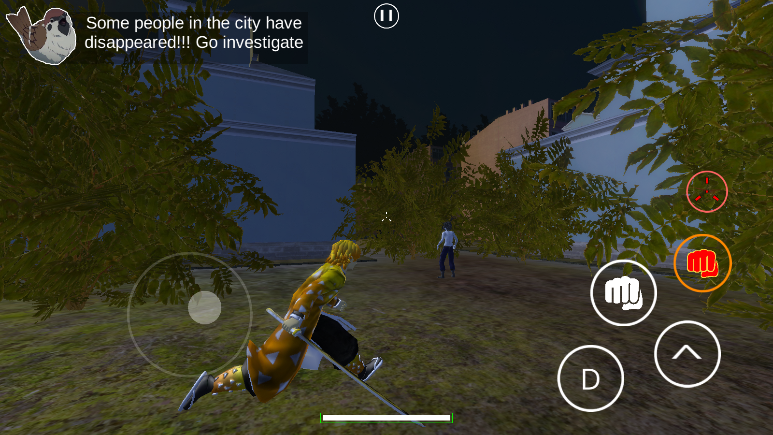Tap the white fist attack button
Screen dimensions: 773x435
point(624,293)
